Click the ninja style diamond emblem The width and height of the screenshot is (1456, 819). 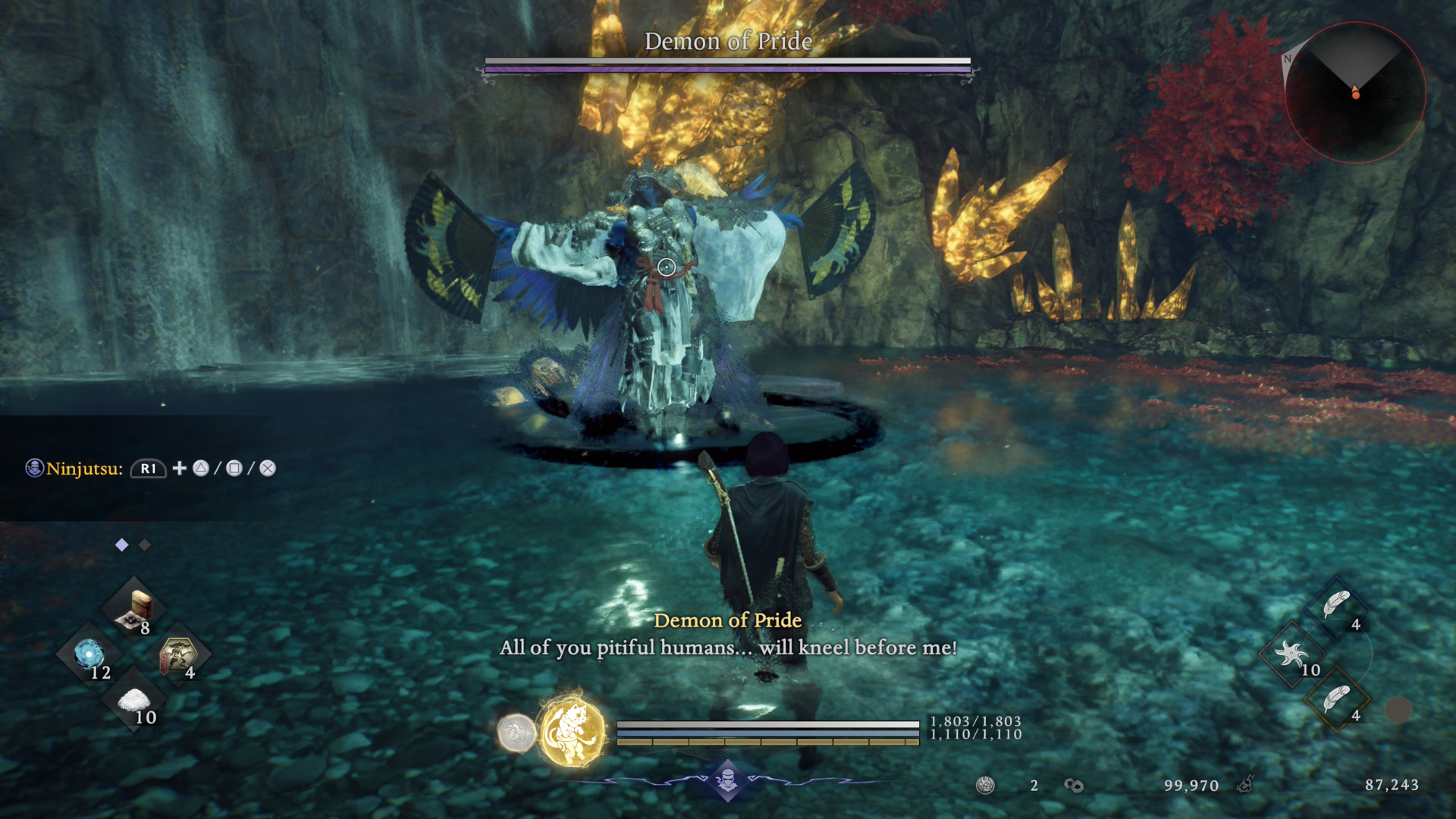(728, 780)
